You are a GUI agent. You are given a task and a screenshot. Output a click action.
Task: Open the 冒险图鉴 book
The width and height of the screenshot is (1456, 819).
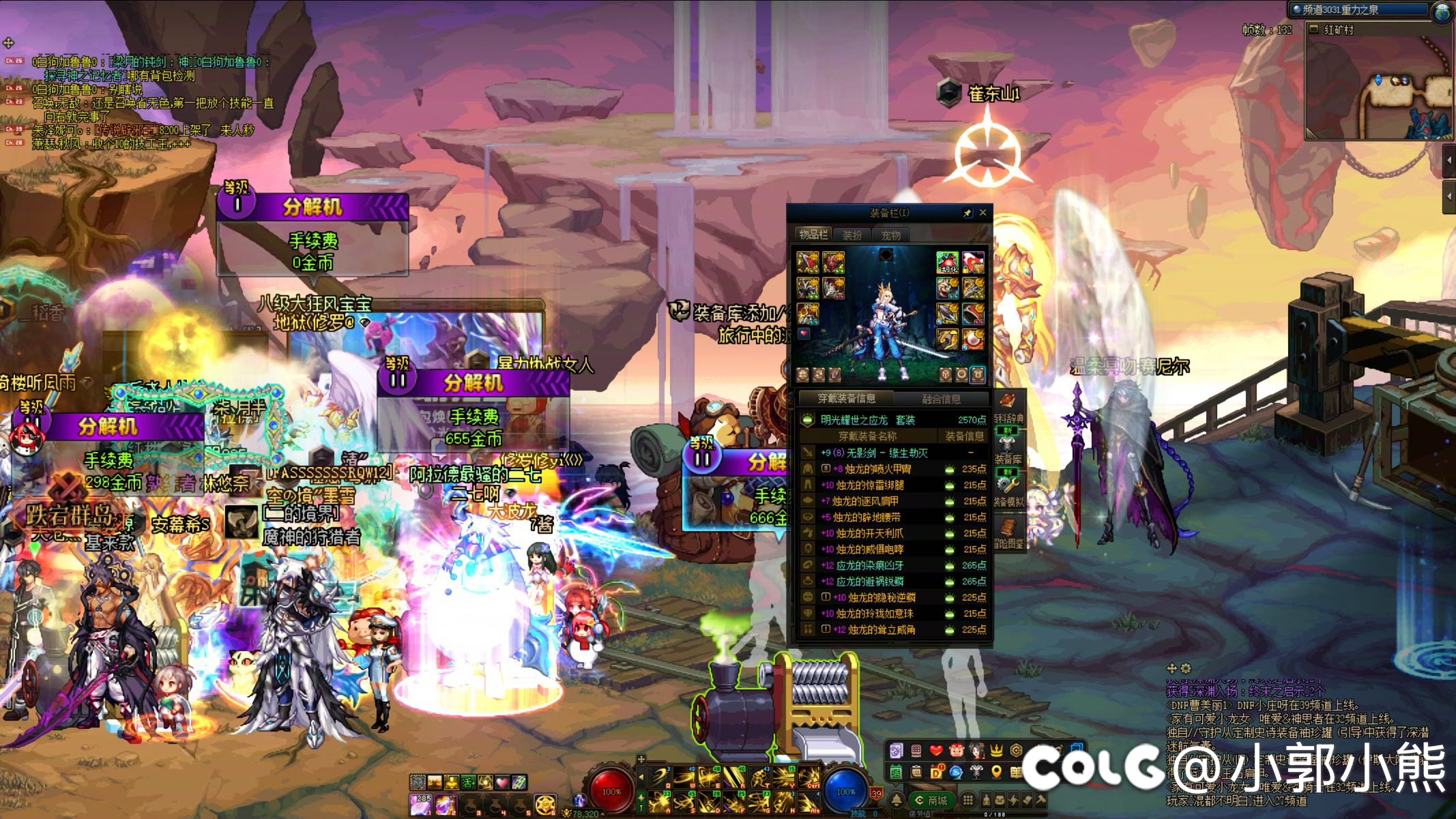click(1008, 532)
